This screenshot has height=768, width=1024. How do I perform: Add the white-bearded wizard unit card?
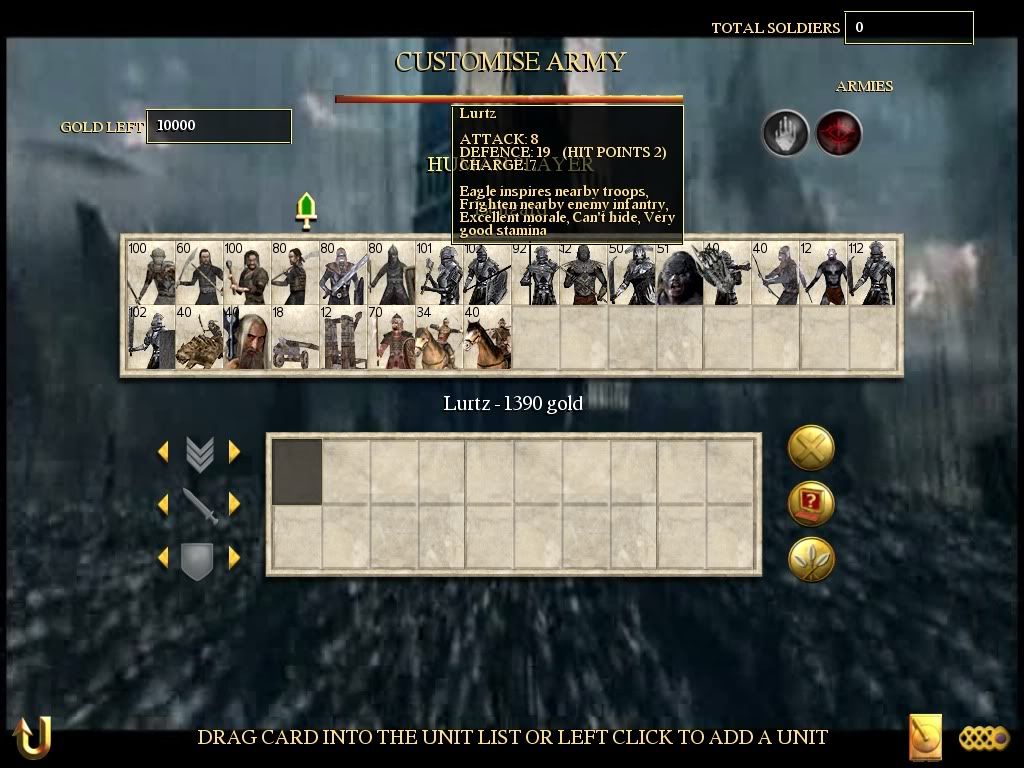click(247, 338)
